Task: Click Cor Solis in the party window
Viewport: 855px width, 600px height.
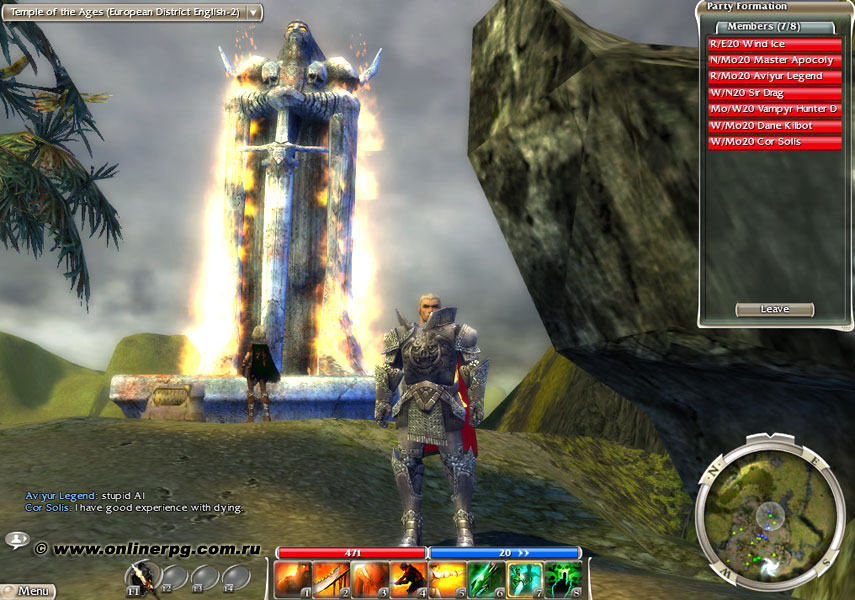Action: [773, 142]
